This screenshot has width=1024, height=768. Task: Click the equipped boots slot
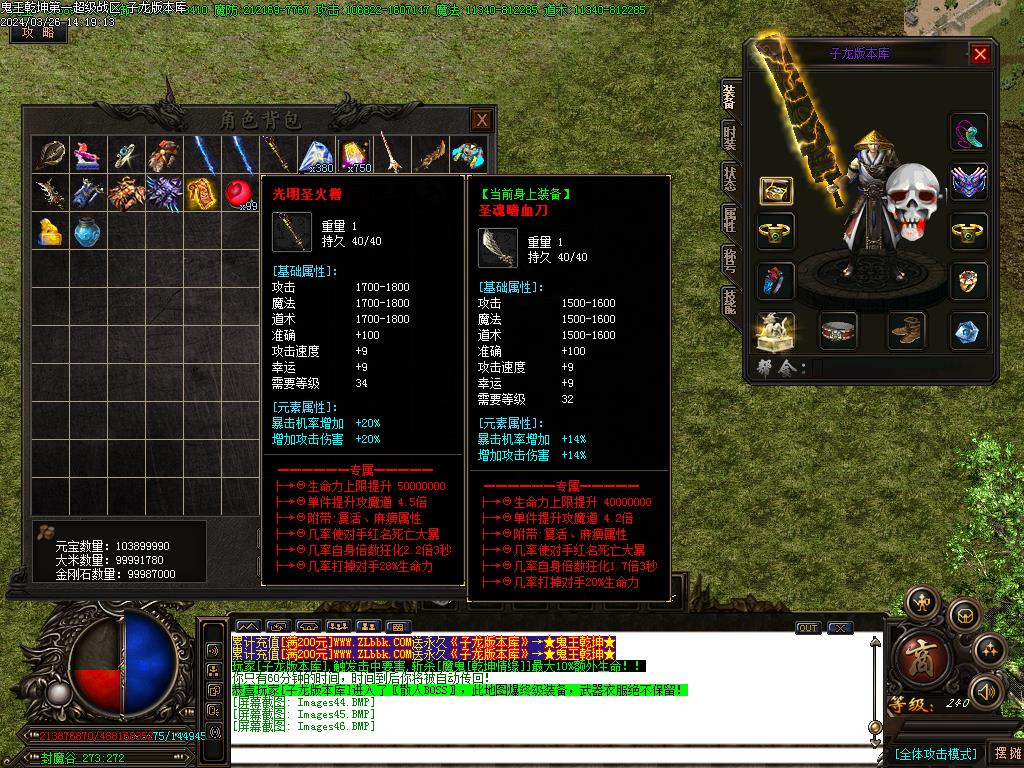click(x=907, y=331)
